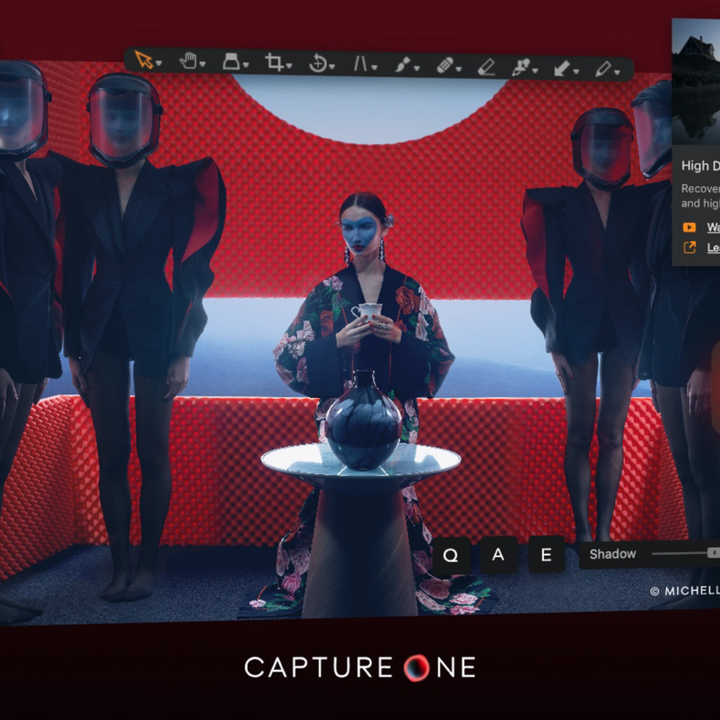Pick the rotate tool in the toolbar

tap(318, 64)
